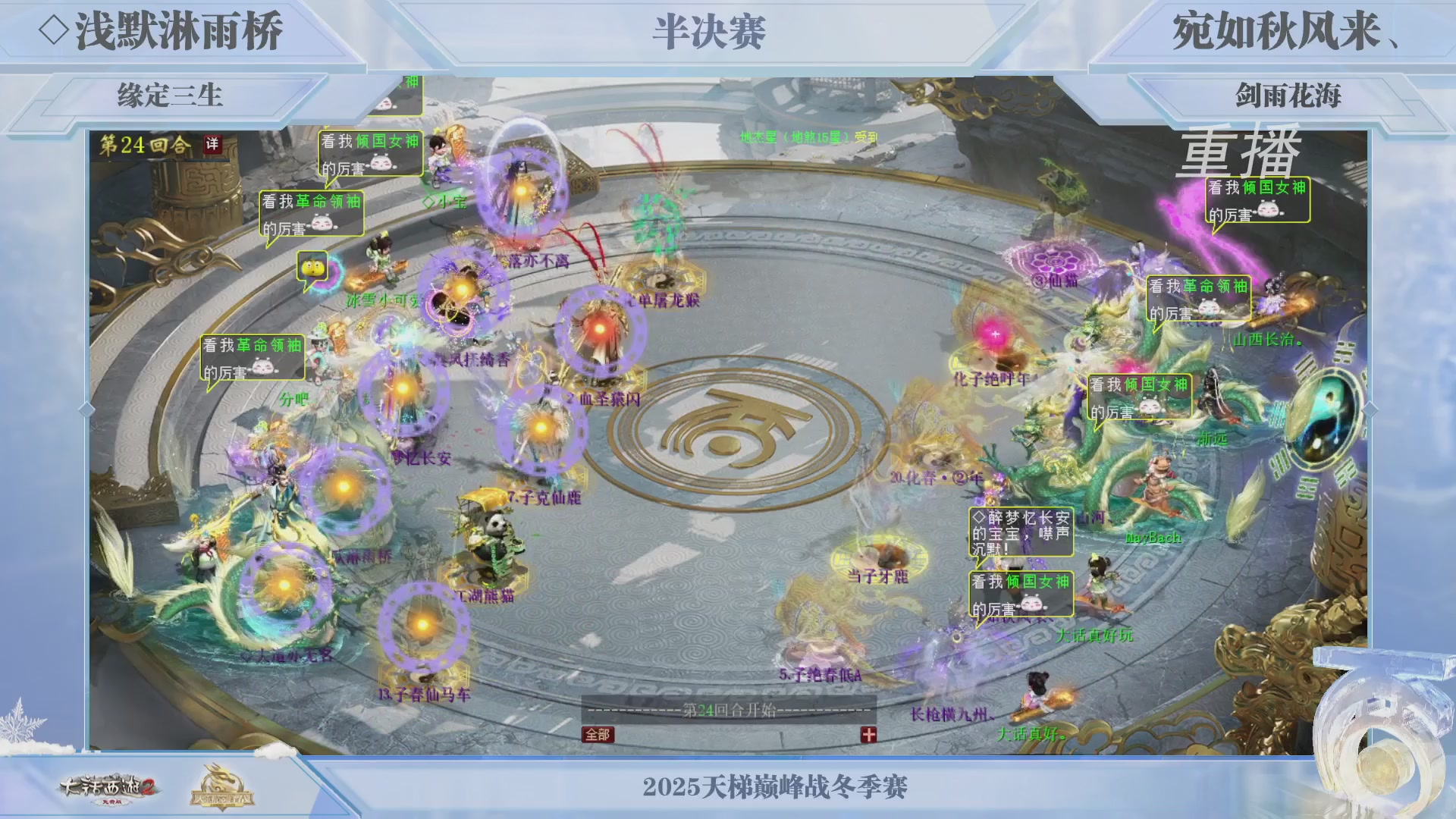Click the pink flower buff marker near ③仙猫
This screenshot has width=1456, height=819.
(x=1054, y=262)
